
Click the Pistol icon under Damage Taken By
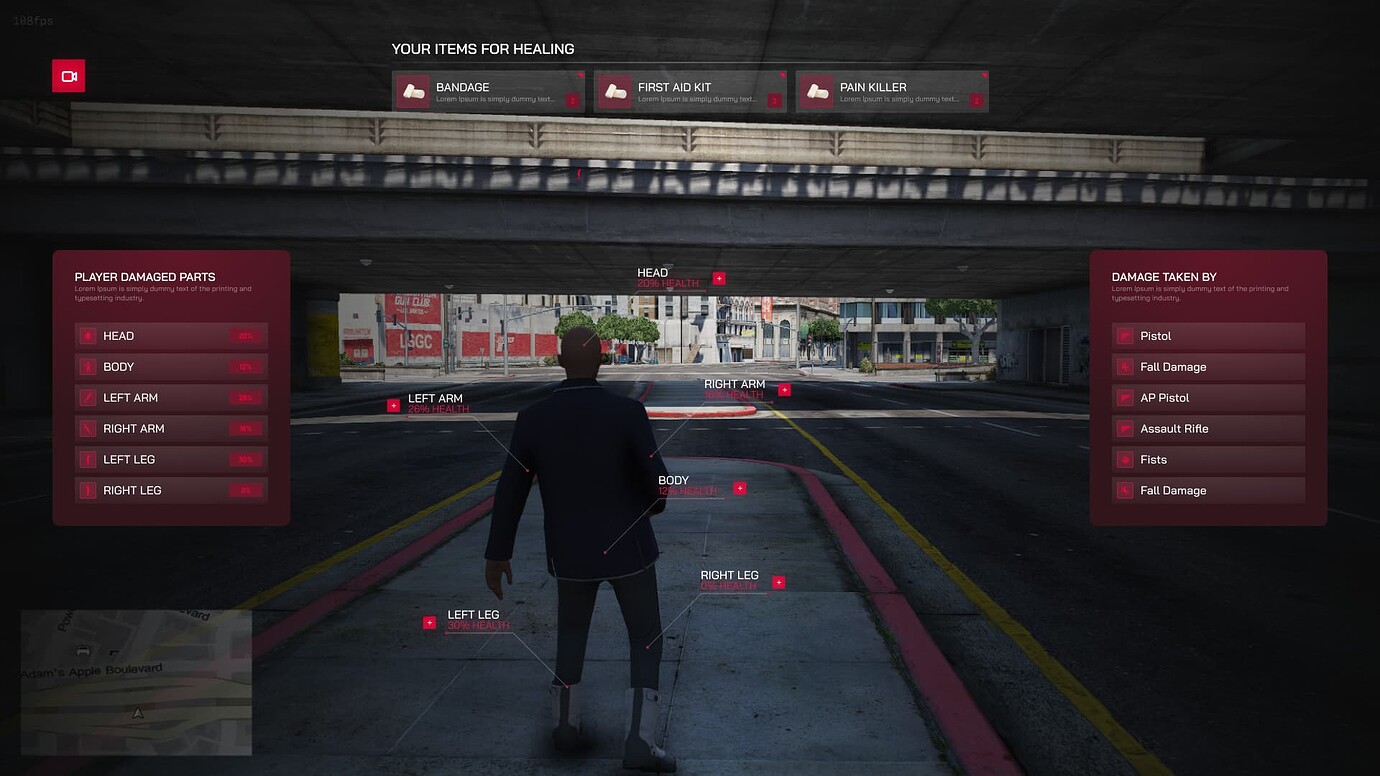click(x=1125, y=335)
